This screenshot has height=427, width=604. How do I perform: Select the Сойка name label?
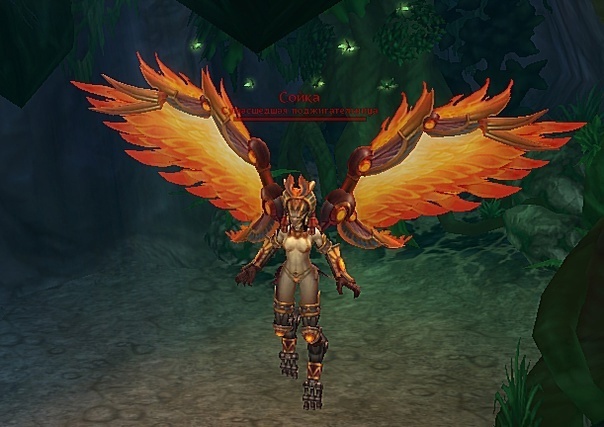coord(299,96)
